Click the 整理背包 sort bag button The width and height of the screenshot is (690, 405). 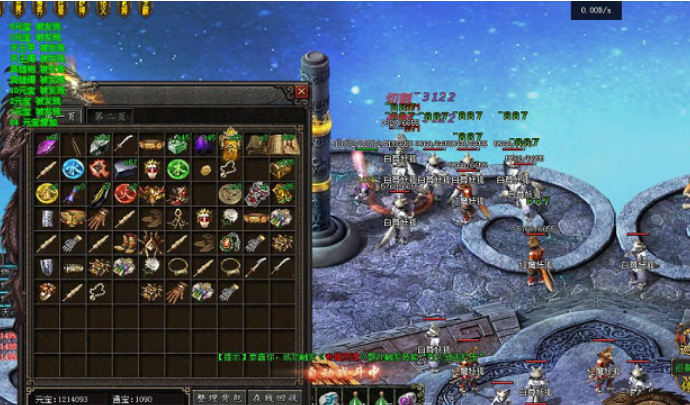(x=219, y=397)
